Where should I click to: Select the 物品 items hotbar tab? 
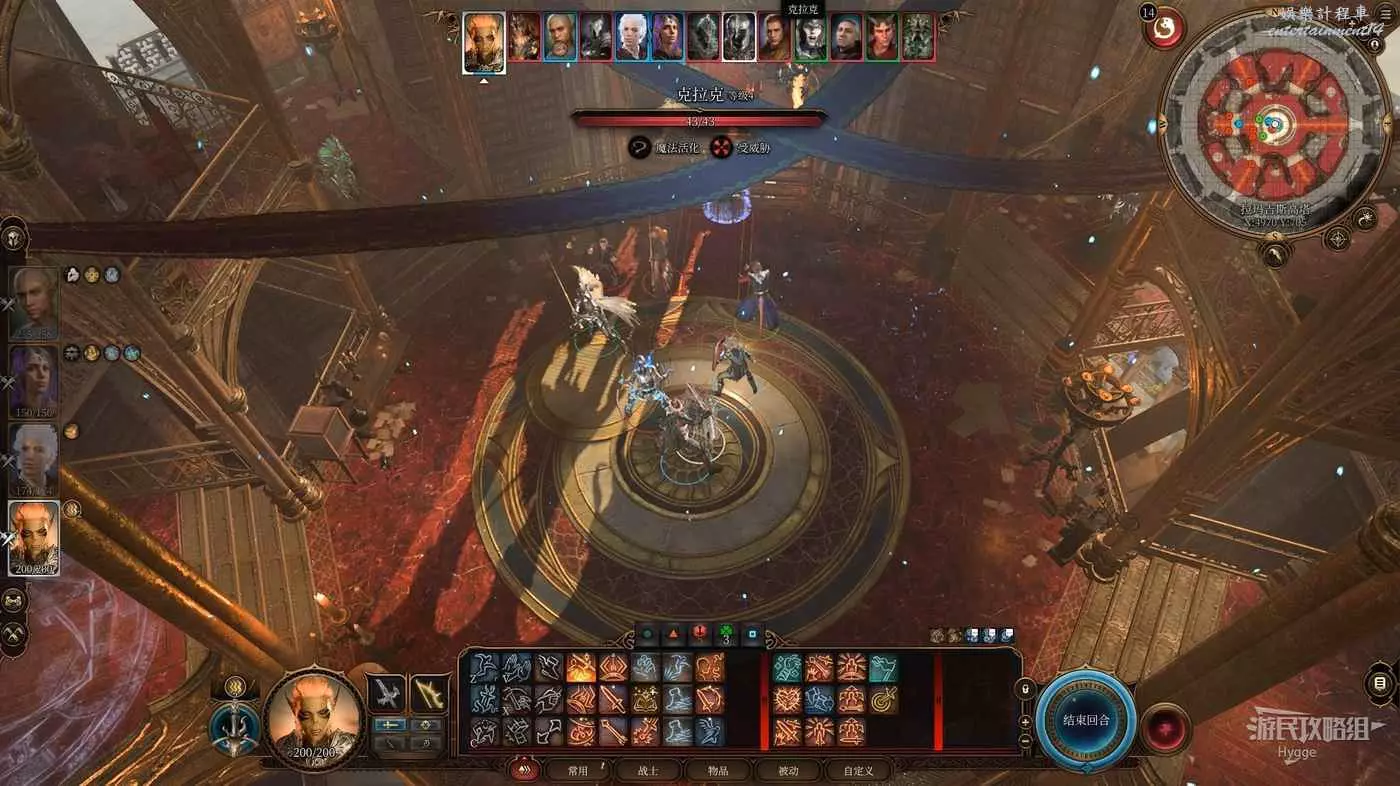[x=717, y=770]
